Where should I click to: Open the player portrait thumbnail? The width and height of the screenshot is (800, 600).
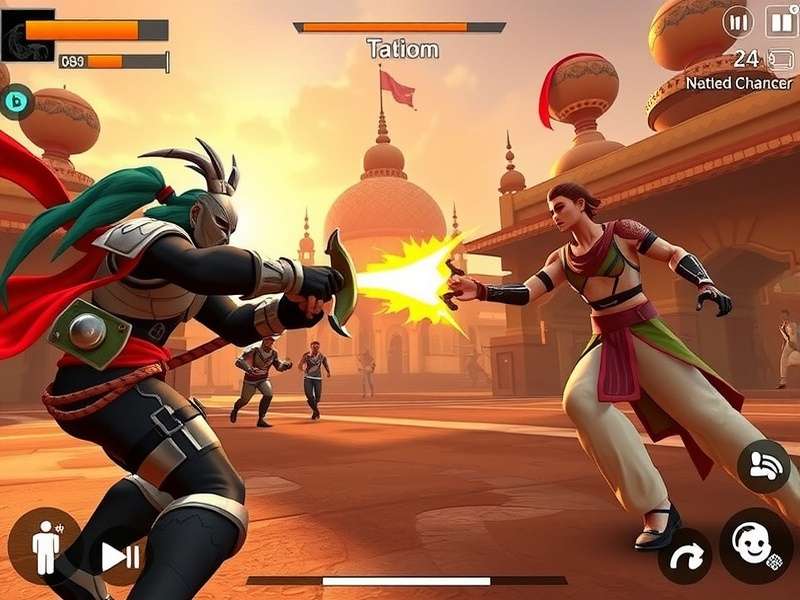(27, 36)
